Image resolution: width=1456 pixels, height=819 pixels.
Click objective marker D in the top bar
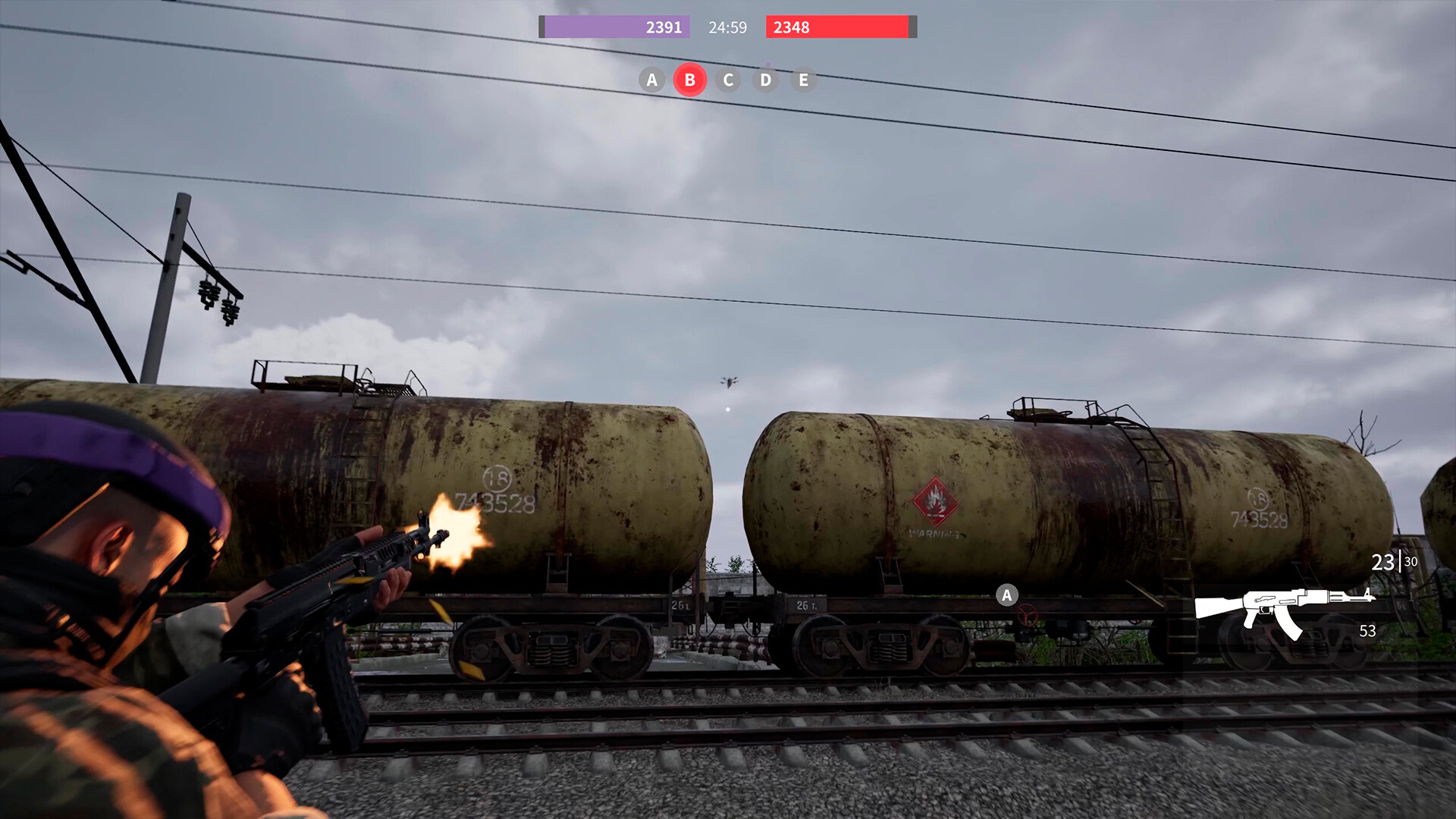(766, 79)
